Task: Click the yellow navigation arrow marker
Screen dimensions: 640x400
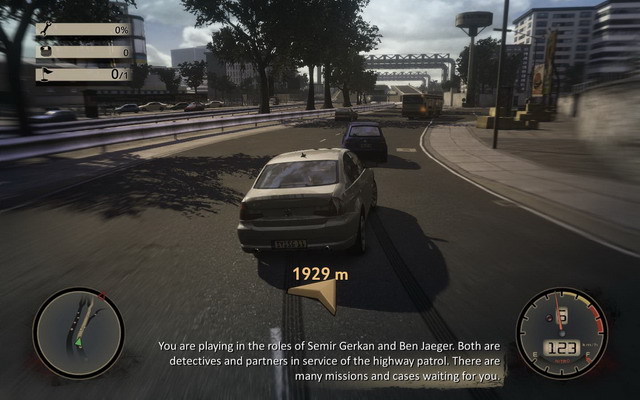Action: click(x=312, y=293)
